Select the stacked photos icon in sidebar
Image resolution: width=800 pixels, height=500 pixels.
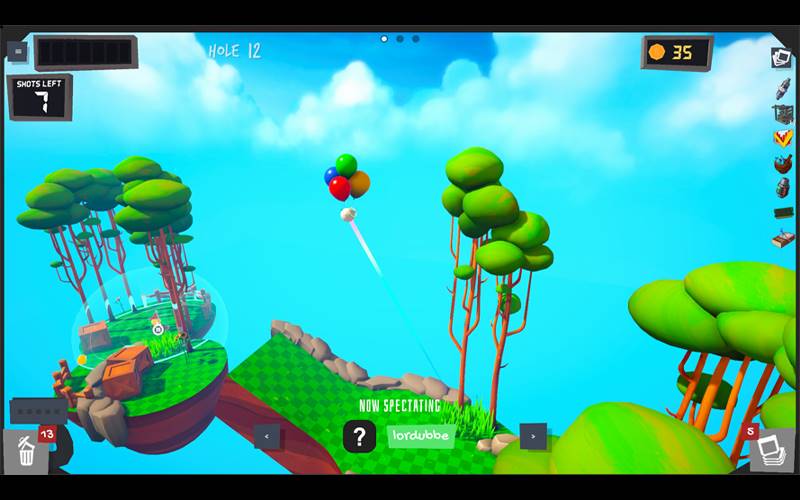point(781,57)
